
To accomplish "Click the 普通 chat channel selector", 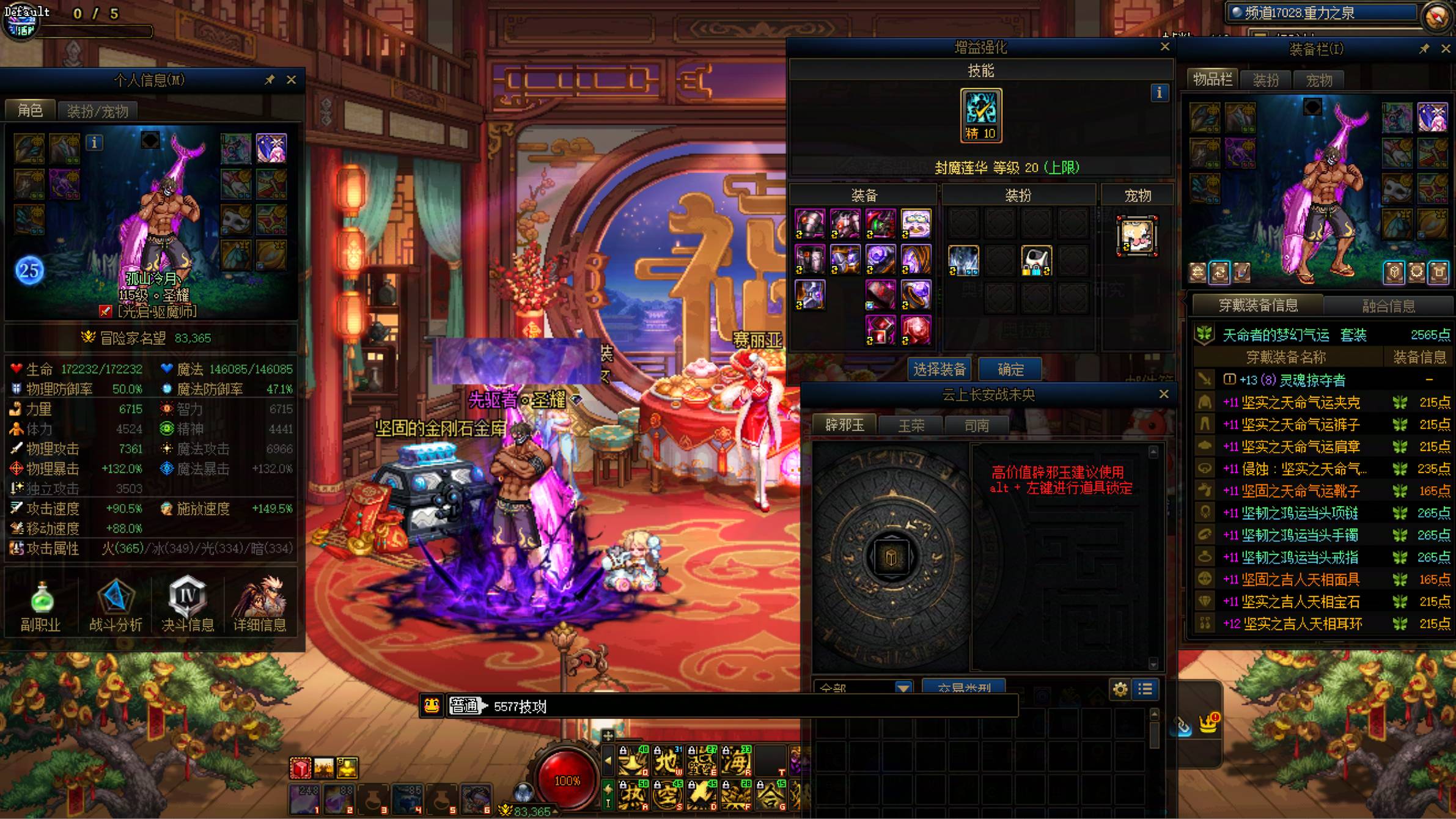I will (465, 707).
